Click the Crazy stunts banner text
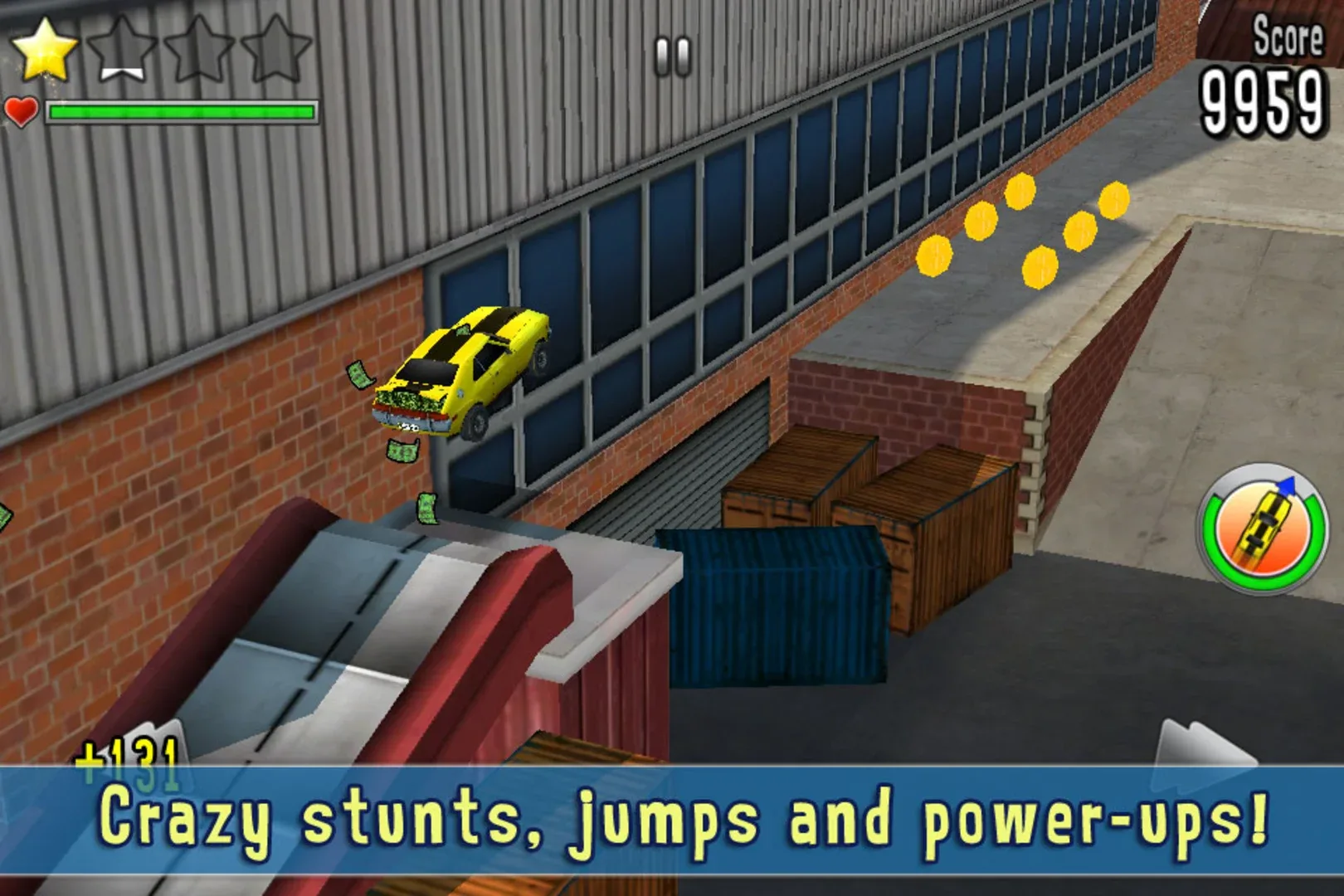Image resolution: width=1344 pixels, height=896 pixels. [x=672, y=821]
